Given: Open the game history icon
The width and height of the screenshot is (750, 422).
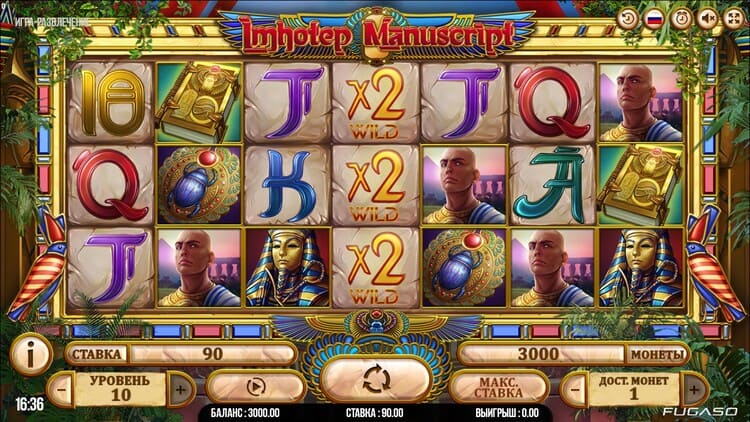Looking at the screenshot, I should [x=628, y=19].
